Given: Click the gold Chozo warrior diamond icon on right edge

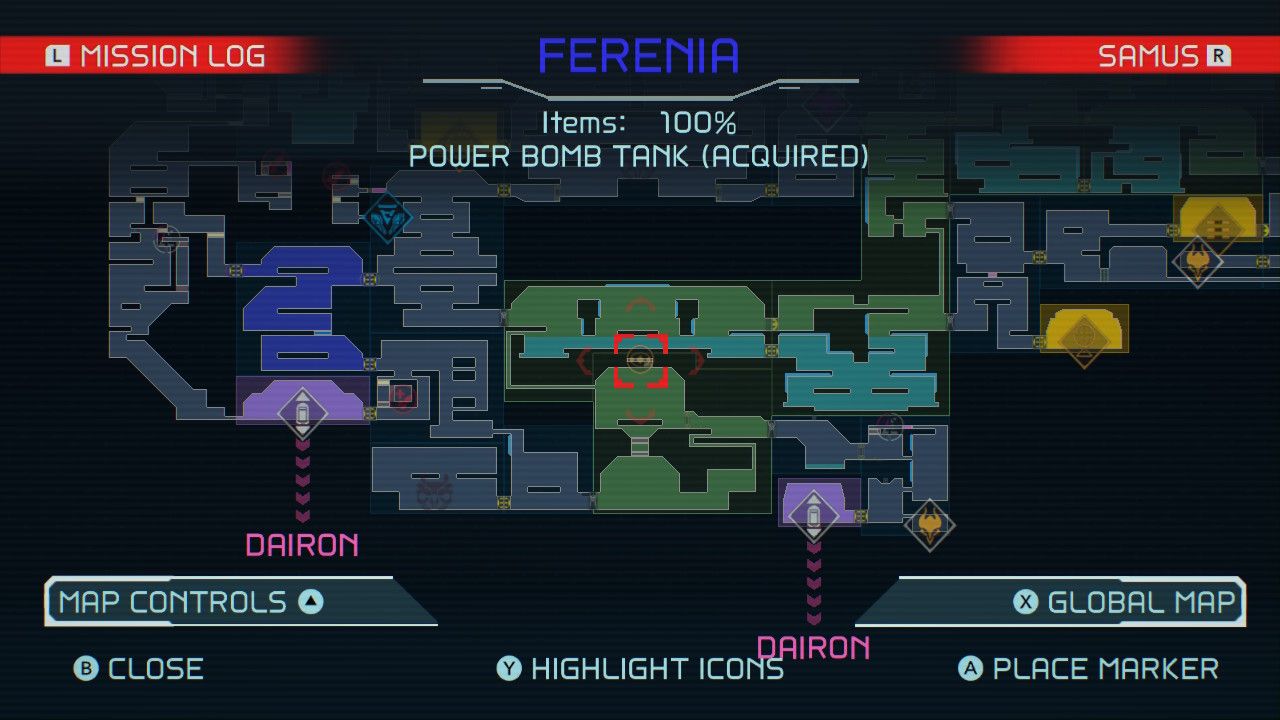Looking at the screenshot, I should pyautogui.click(x=1199, y=261).
